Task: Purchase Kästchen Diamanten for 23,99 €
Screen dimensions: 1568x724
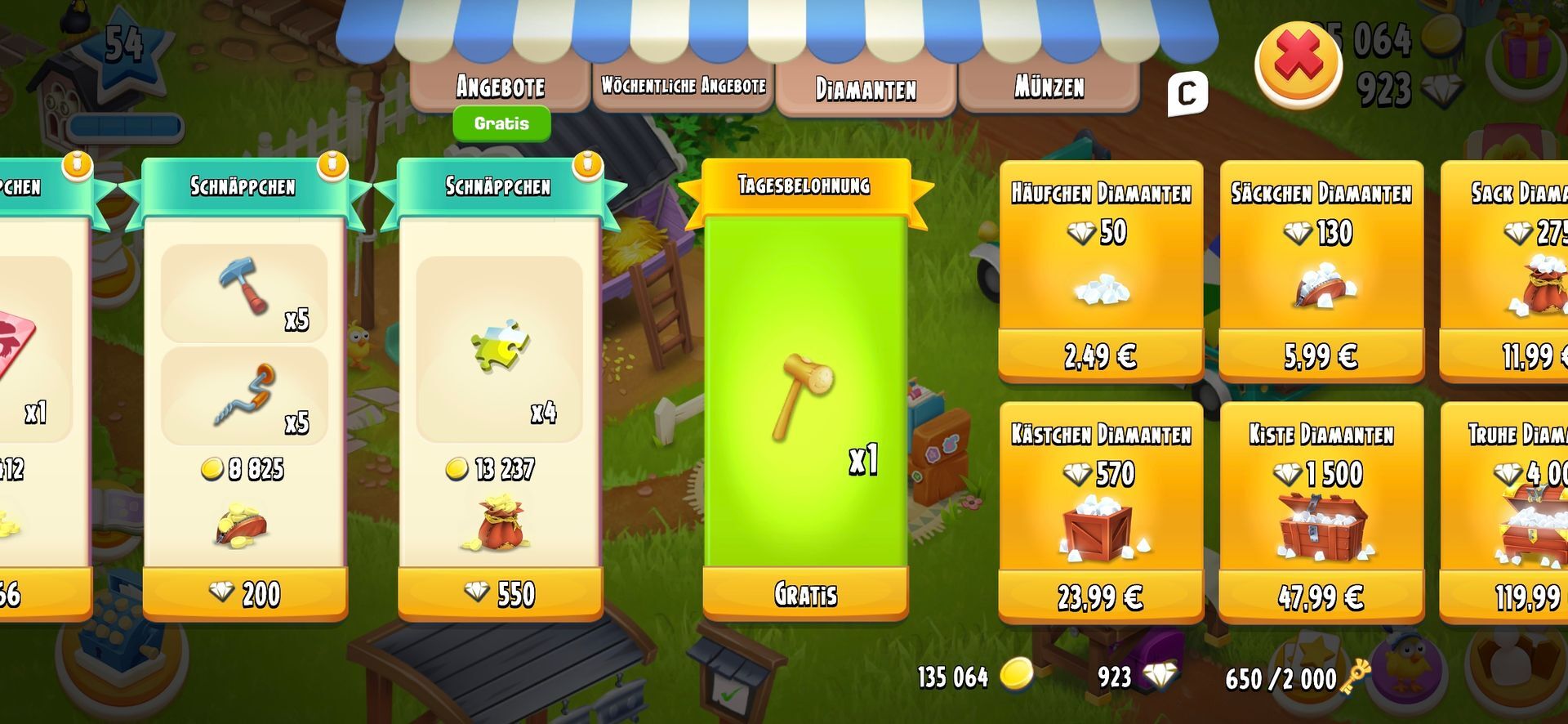Action: tap(1100, 597)
